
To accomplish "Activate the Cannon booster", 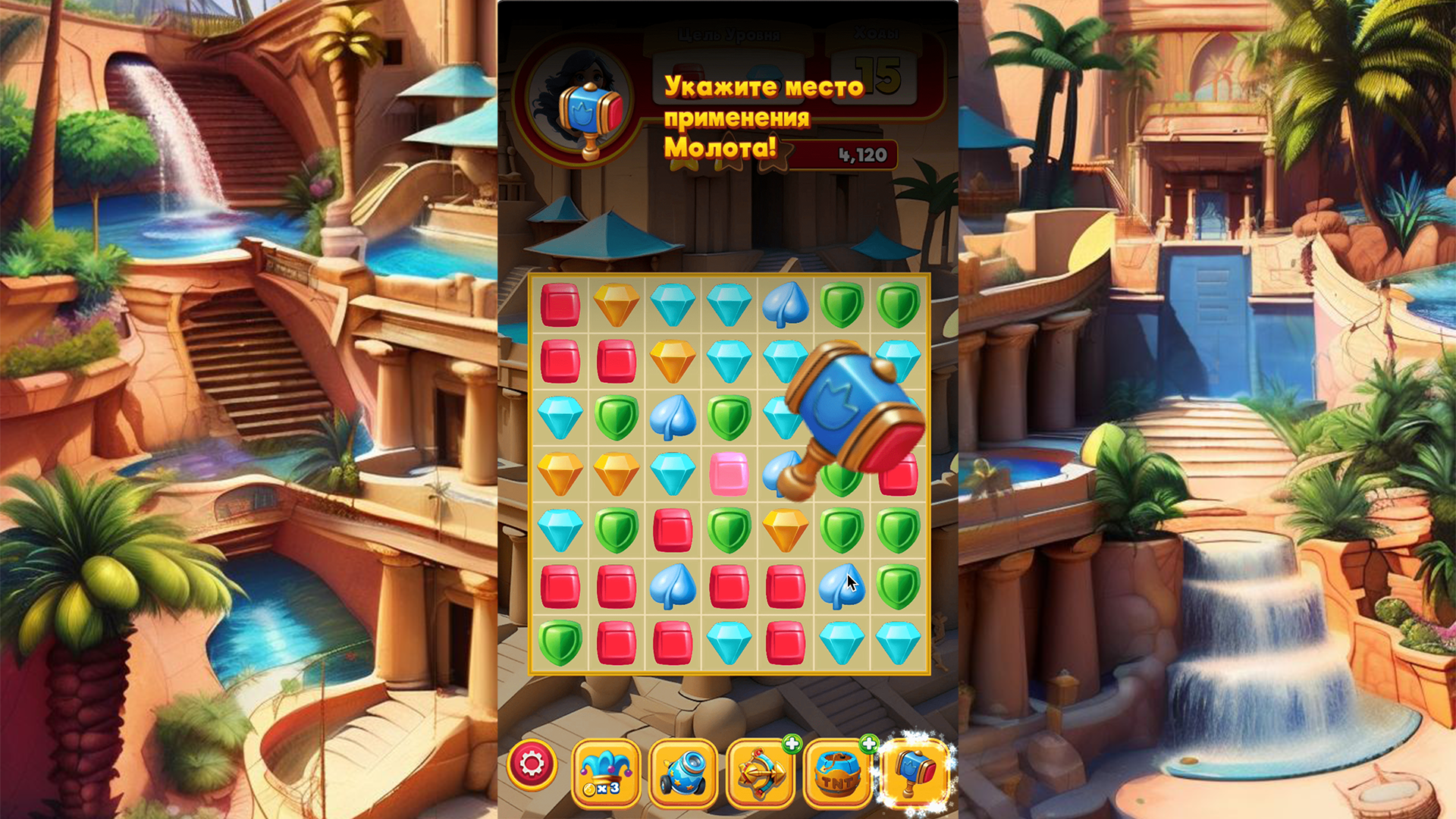I will (685, 770).
